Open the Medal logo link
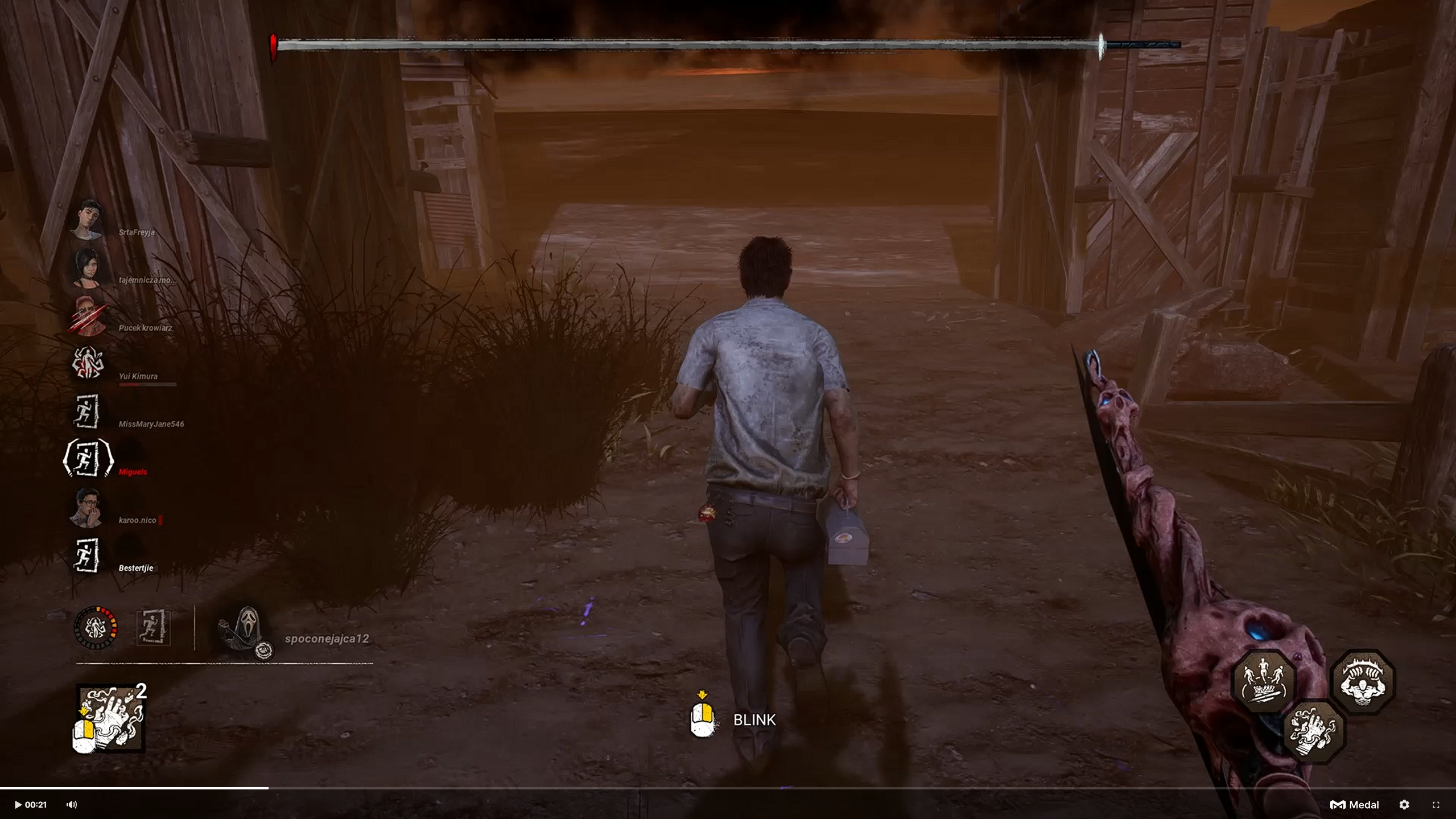This screenshot has height=819, width=1456. pyautogui.click(x=1354, y=805)
